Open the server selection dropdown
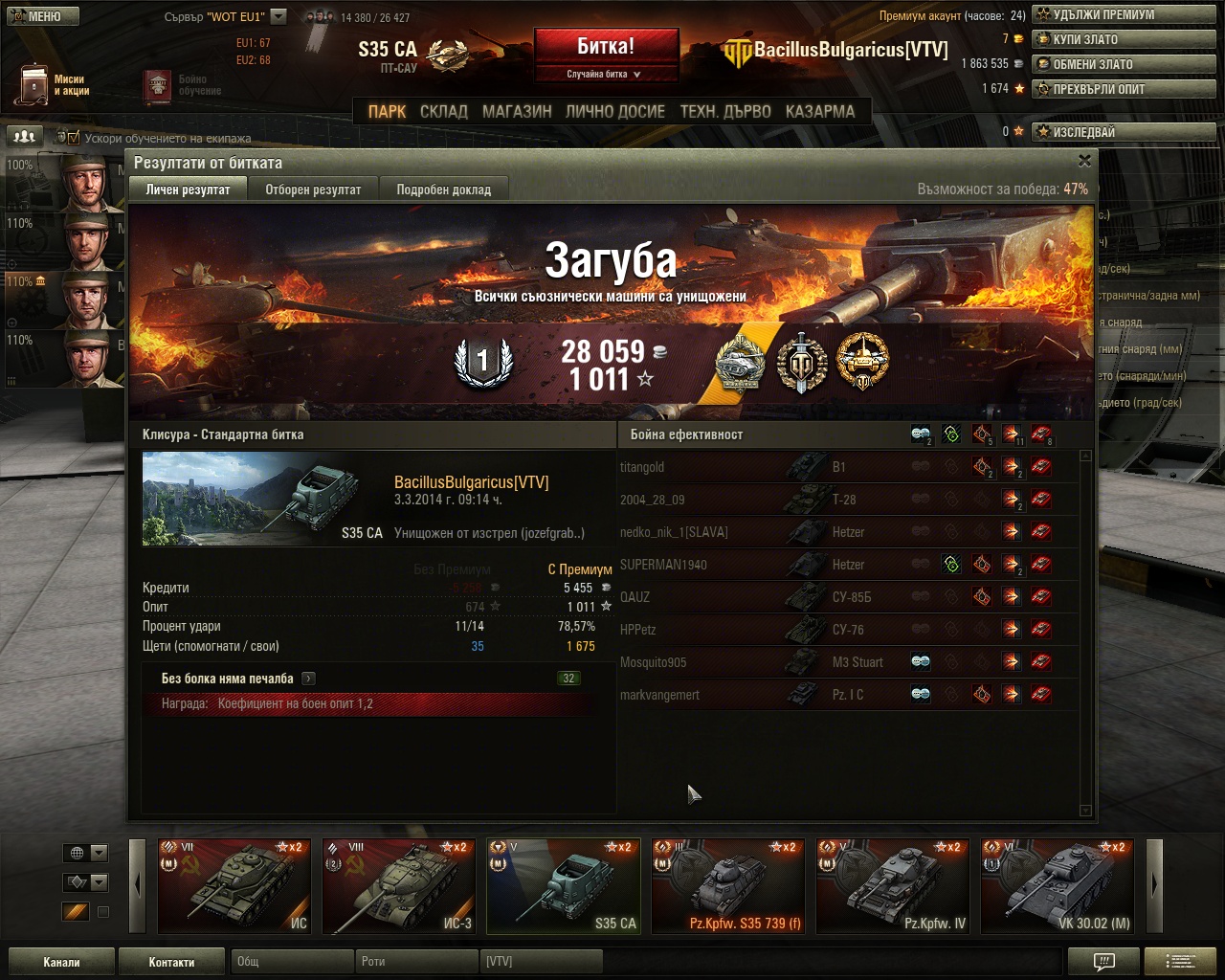Viewport: 1225px width, 980px height. [x=278, y=16]
